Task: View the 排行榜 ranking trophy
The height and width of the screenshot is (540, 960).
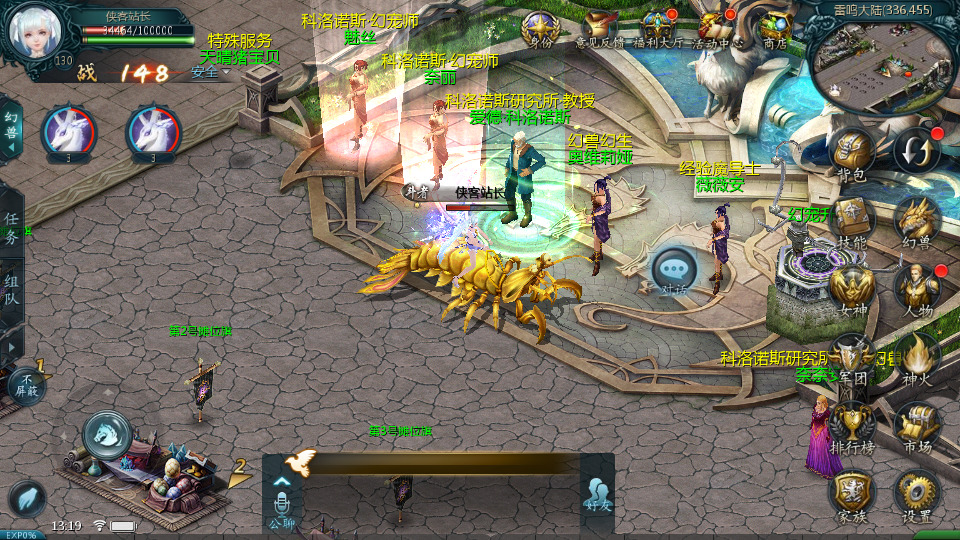Action: point(851,425)
